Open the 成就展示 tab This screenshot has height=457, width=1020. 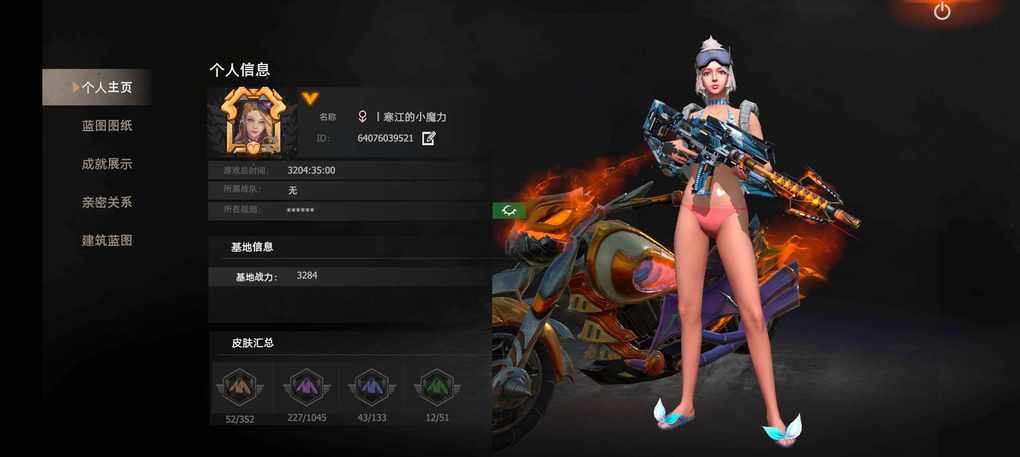point(107,164)
